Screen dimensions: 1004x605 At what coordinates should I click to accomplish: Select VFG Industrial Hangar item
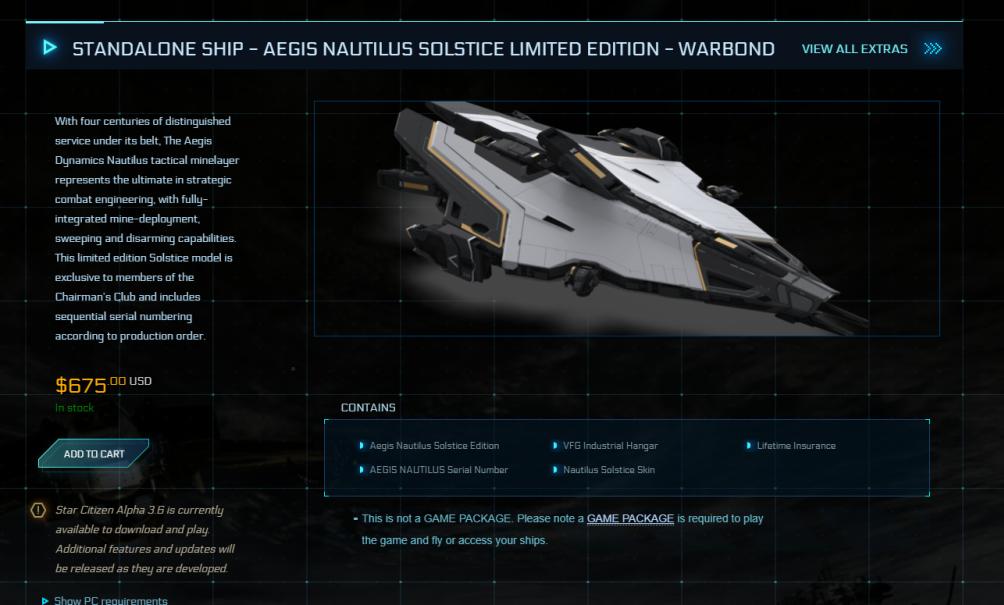(x=610, y=446)
